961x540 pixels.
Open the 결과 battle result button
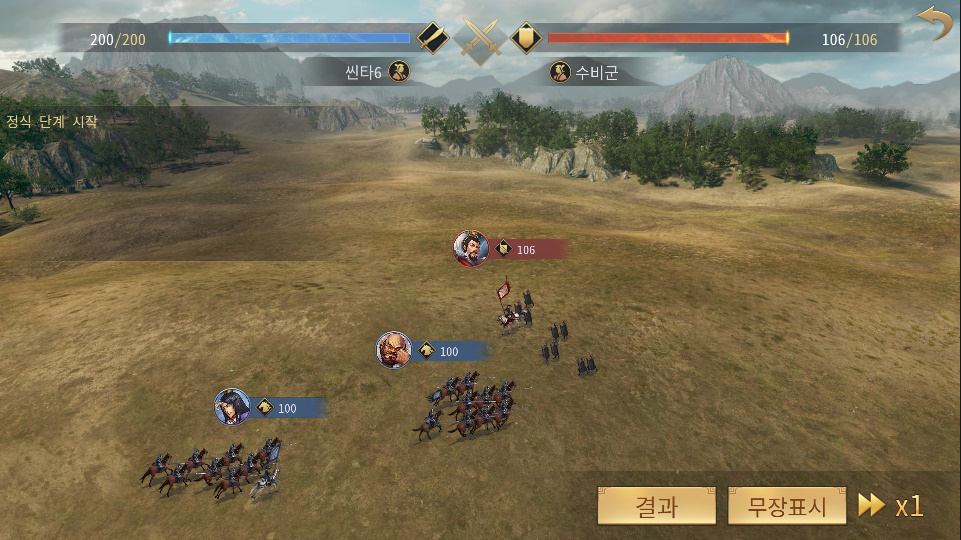pos(656,506)
